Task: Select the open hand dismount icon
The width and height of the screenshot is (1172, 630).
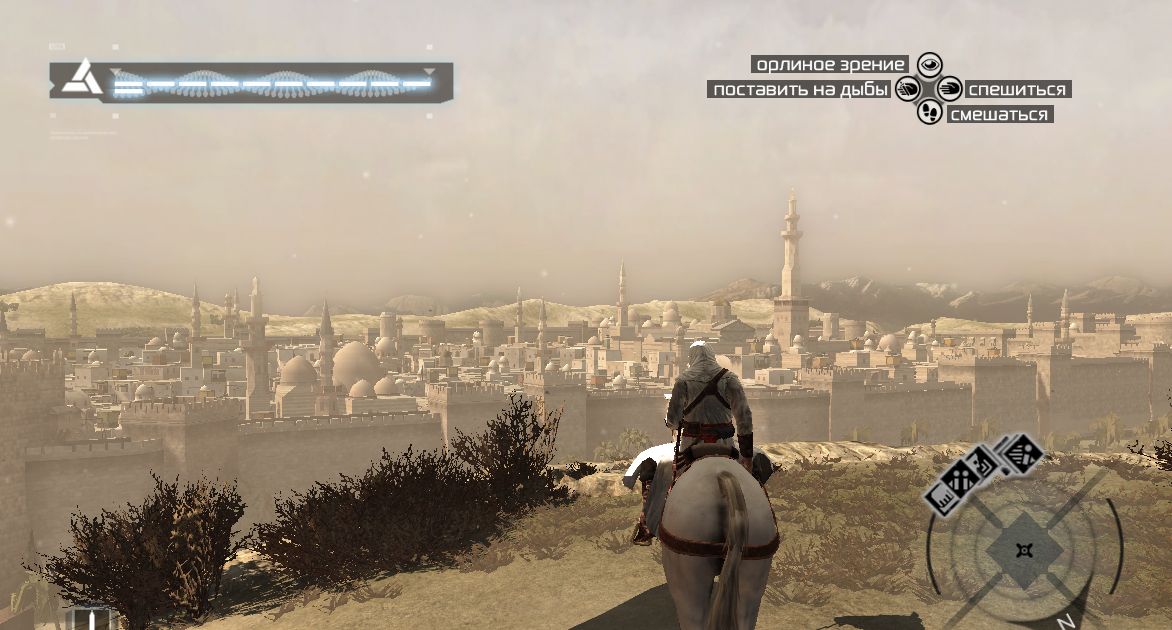Action: pyautogui.click(x=950, y=89)
